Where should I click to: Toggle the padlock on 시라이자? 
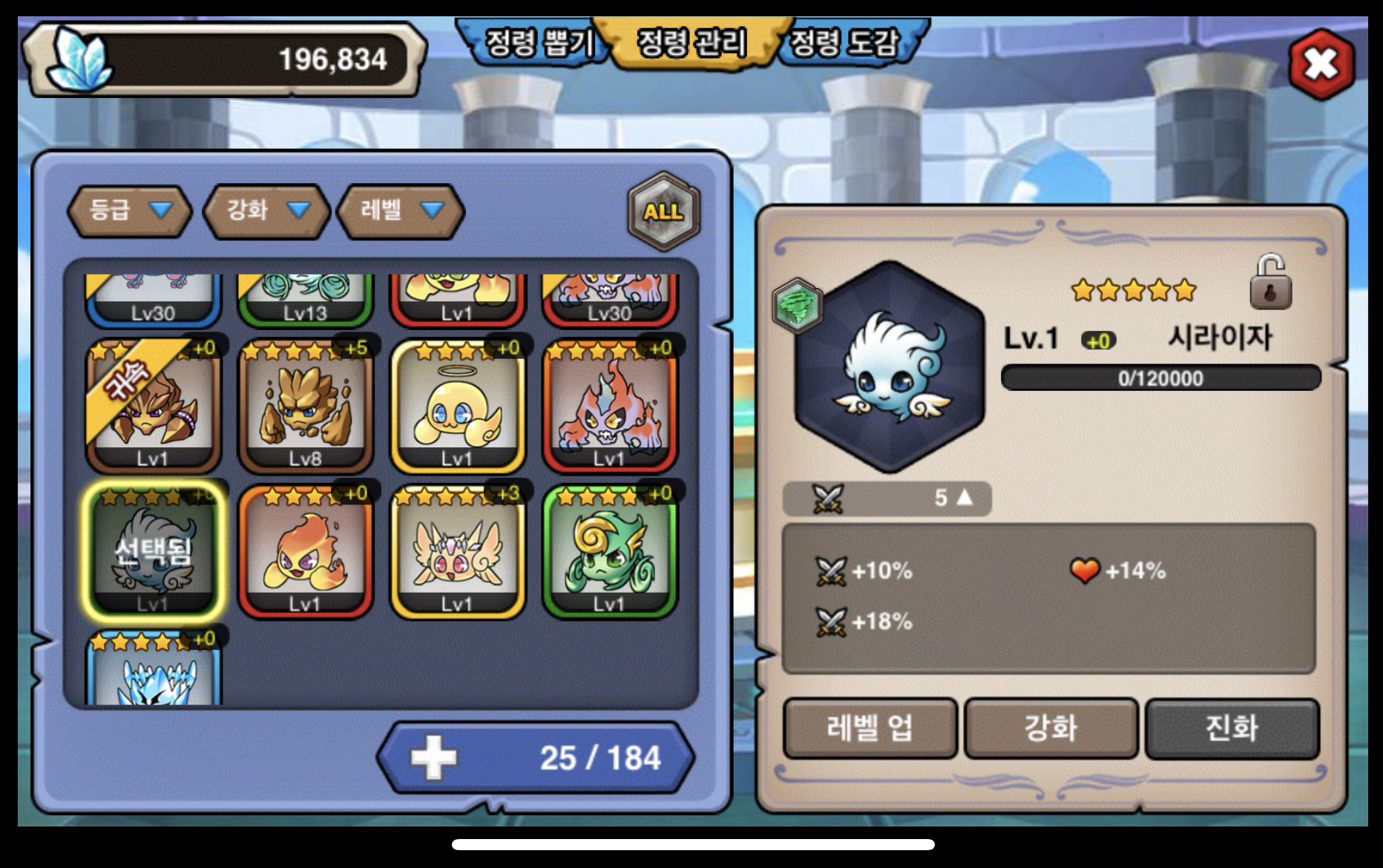[1270, 283]
